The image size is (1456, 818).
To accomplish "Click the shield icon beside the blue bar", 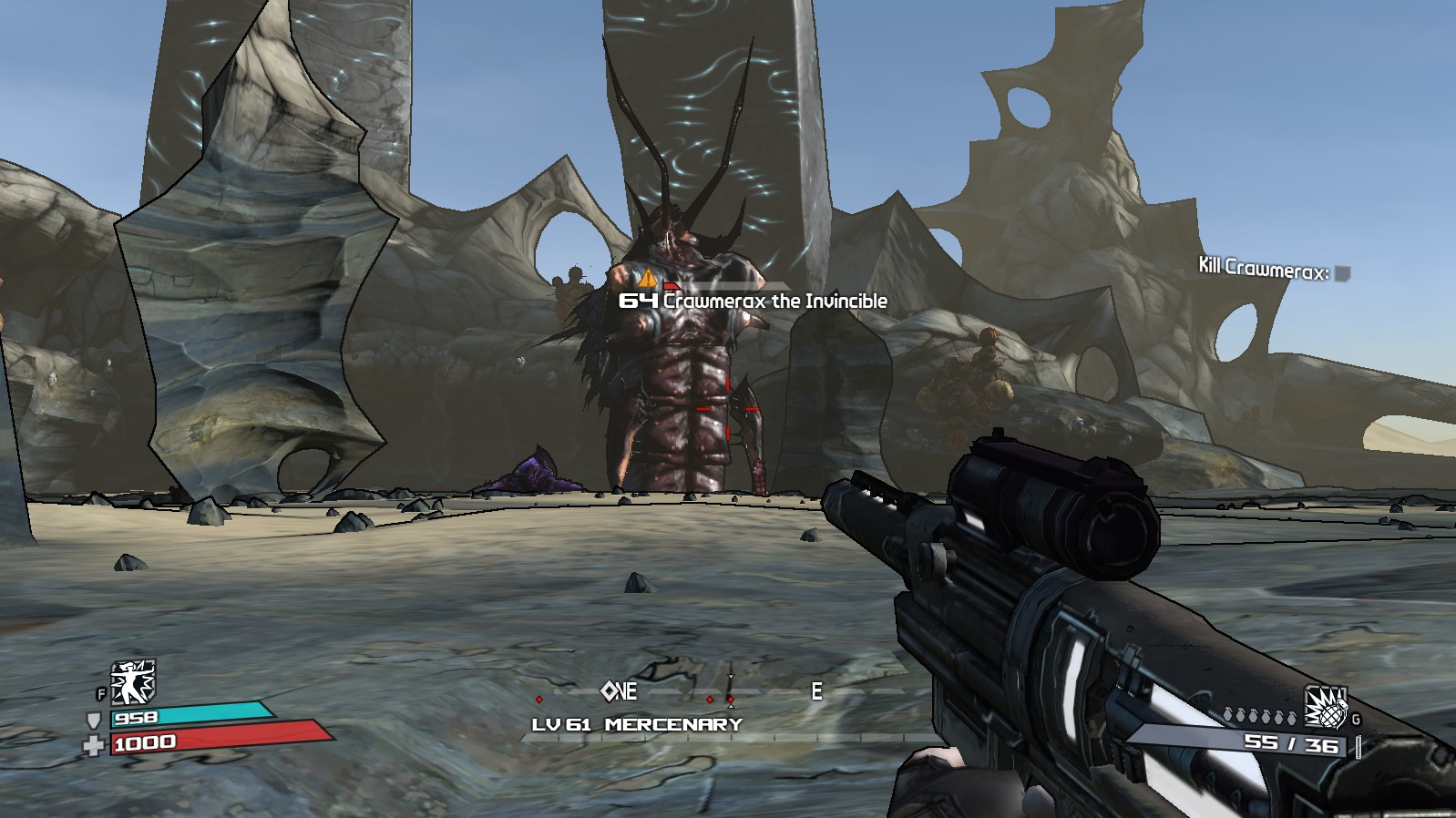I will pyautogui.click(x=93, y=720).
